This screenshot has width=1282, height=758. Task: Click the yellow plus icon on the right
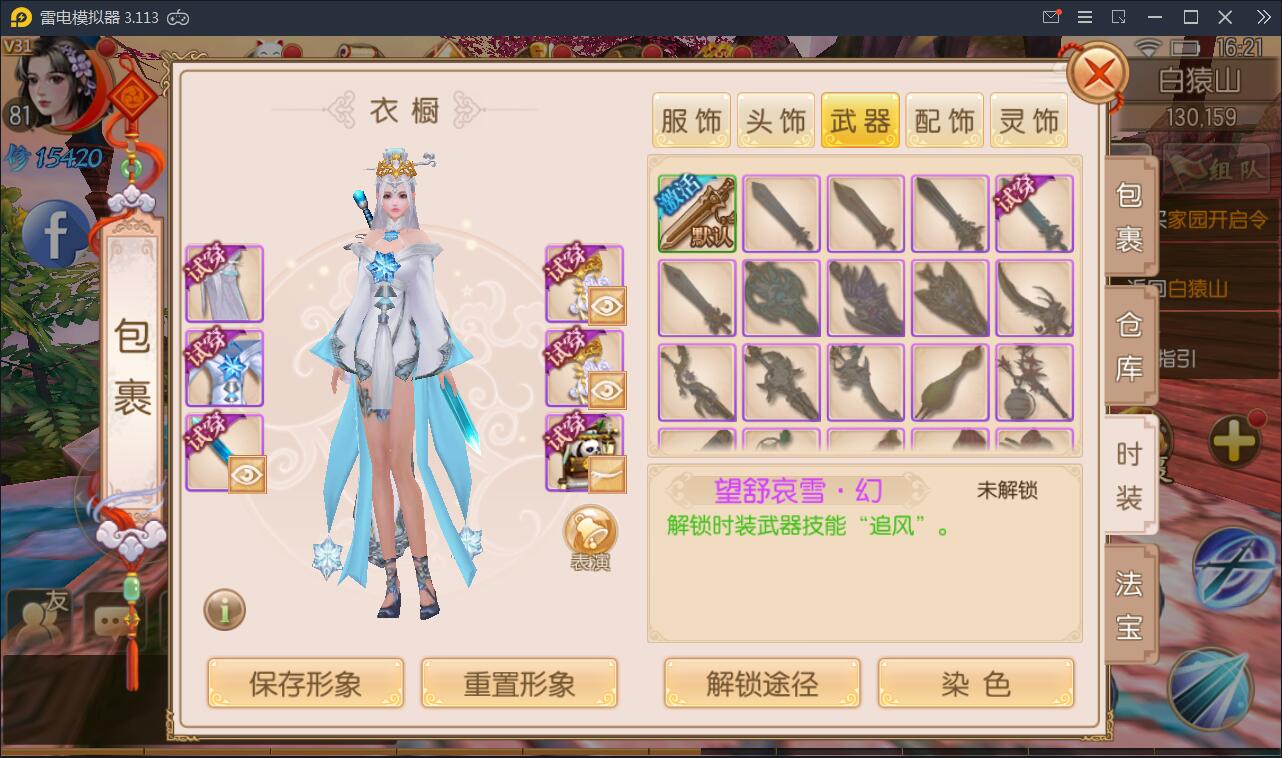tap(1235, 437)
